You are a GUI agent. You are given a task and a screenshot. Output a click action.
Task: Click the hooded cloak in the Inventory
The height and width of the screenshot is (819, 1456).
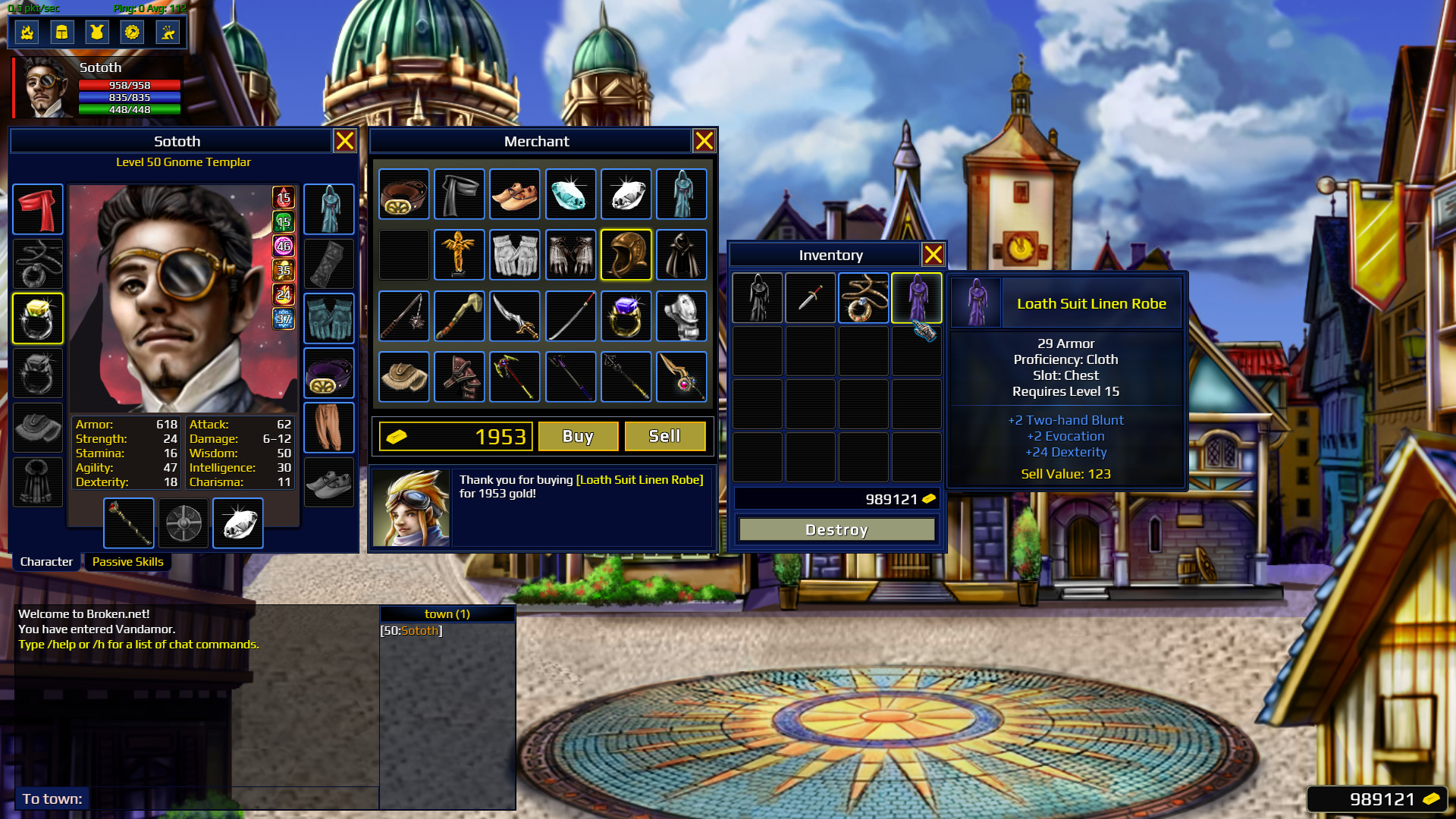(x=758, y=297)
